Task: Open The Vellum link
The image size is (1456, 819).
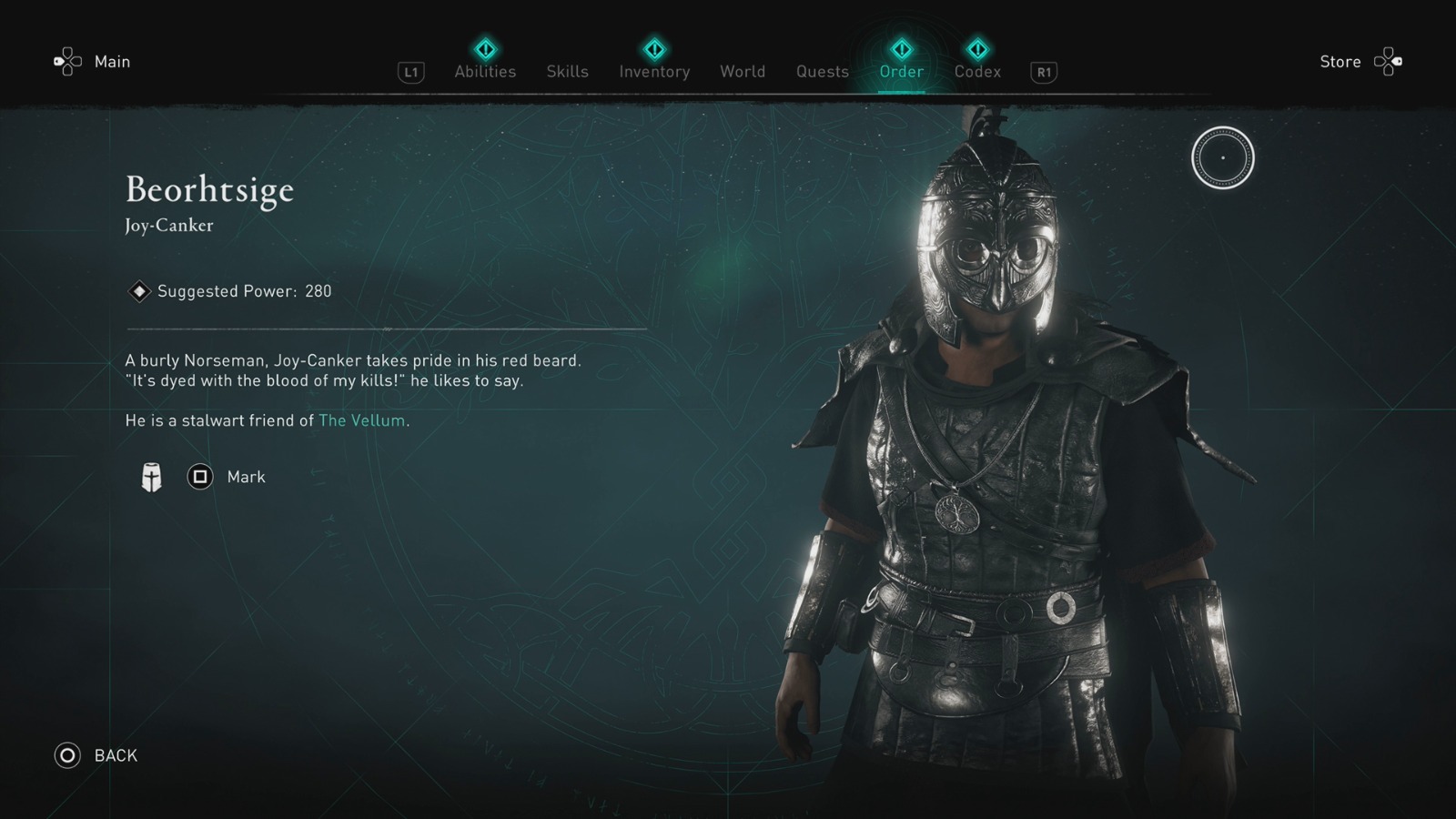Action: 362,420
